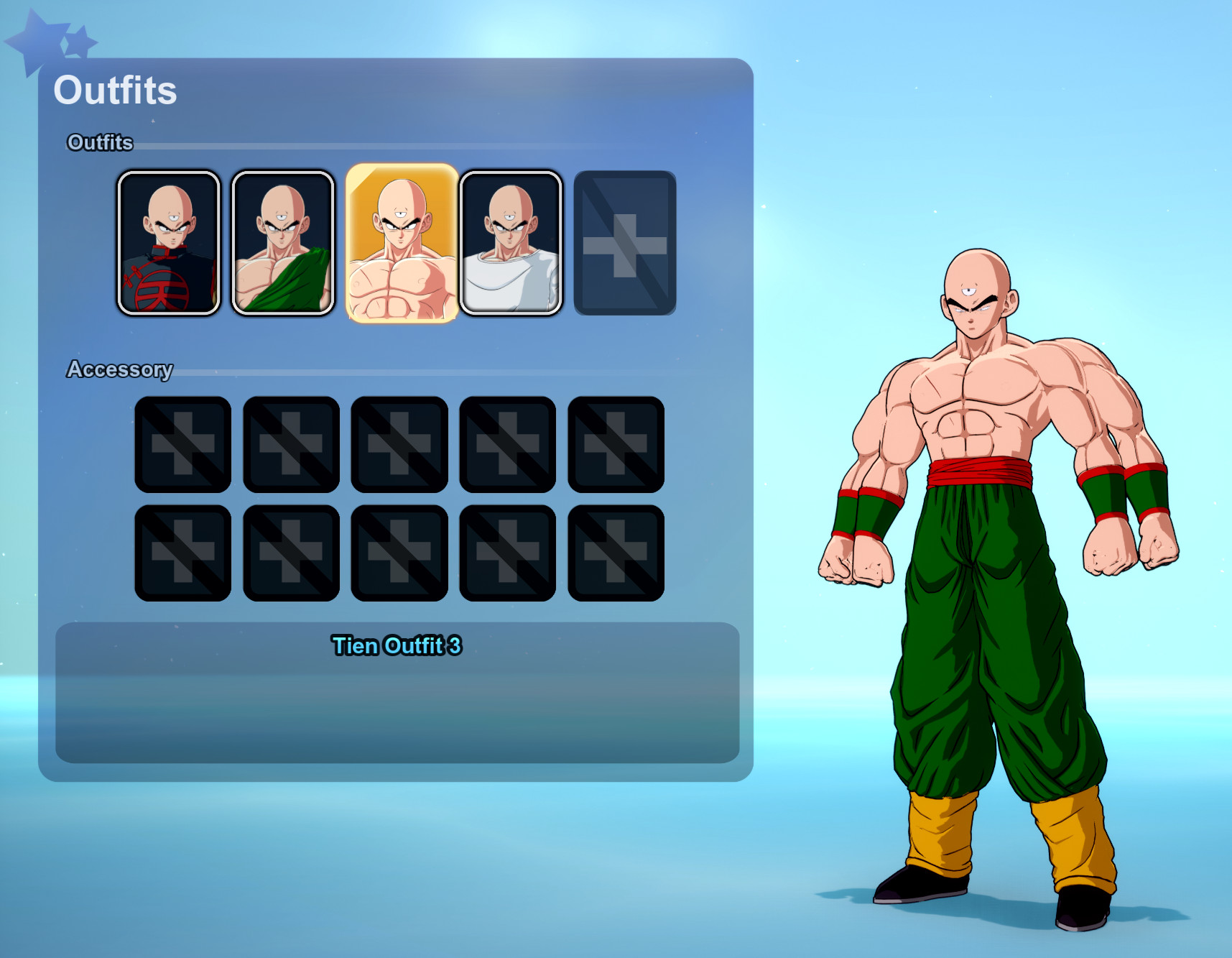Viewport: 1232px width, 958px height.
Task: Click the fourth bottom-row accessory slot
Action: pyautogui.click(x=508, y=552)
